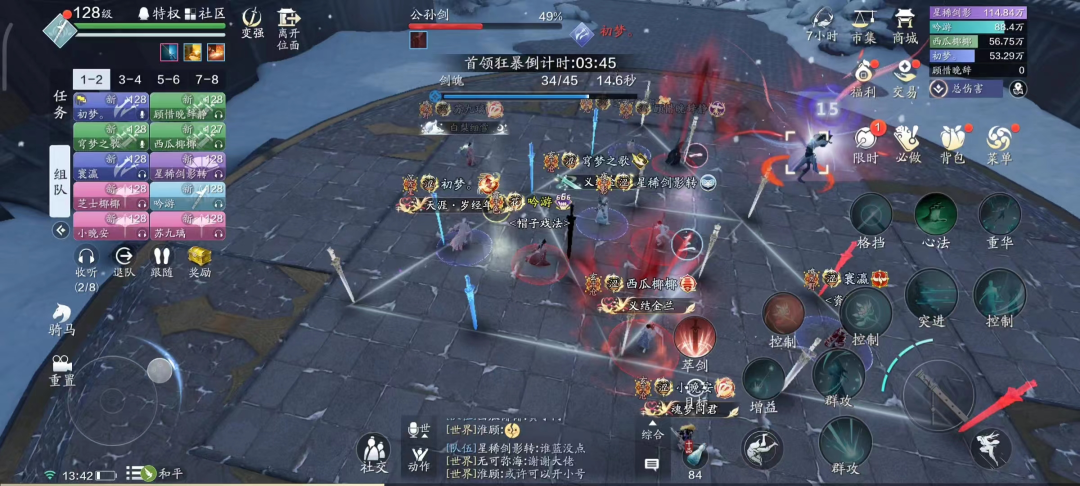Open the 福利 benefits panel
This screenshot has width=1080, height=486.
864,77
